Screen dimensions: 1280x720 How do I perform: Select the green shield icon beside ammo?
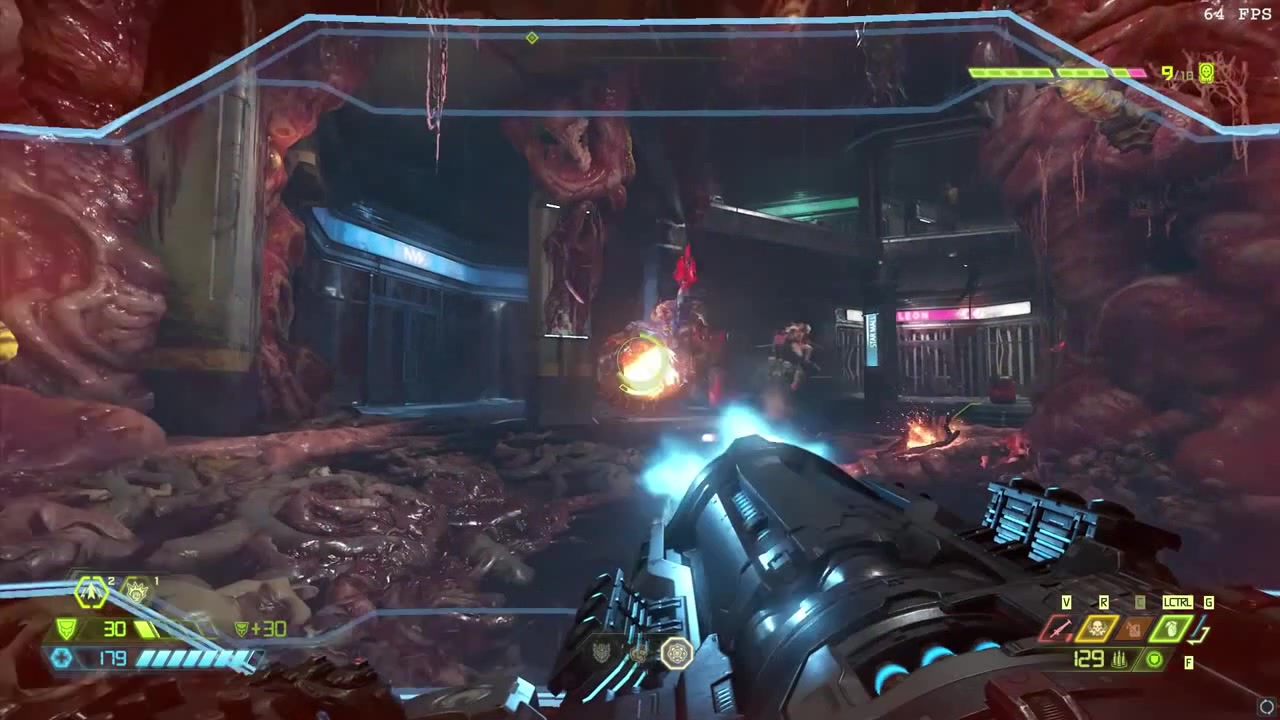[1155, 659]
